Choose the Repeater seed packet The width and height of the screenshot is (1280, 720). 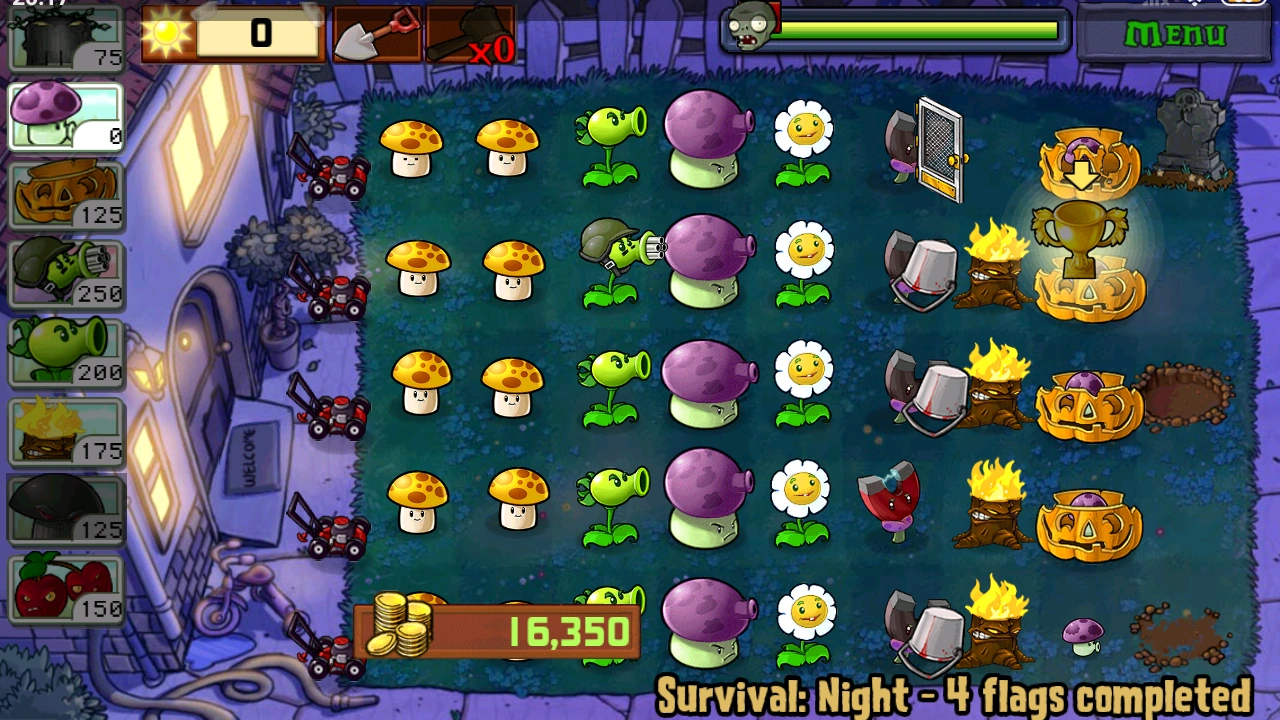(x=66, y=350)
